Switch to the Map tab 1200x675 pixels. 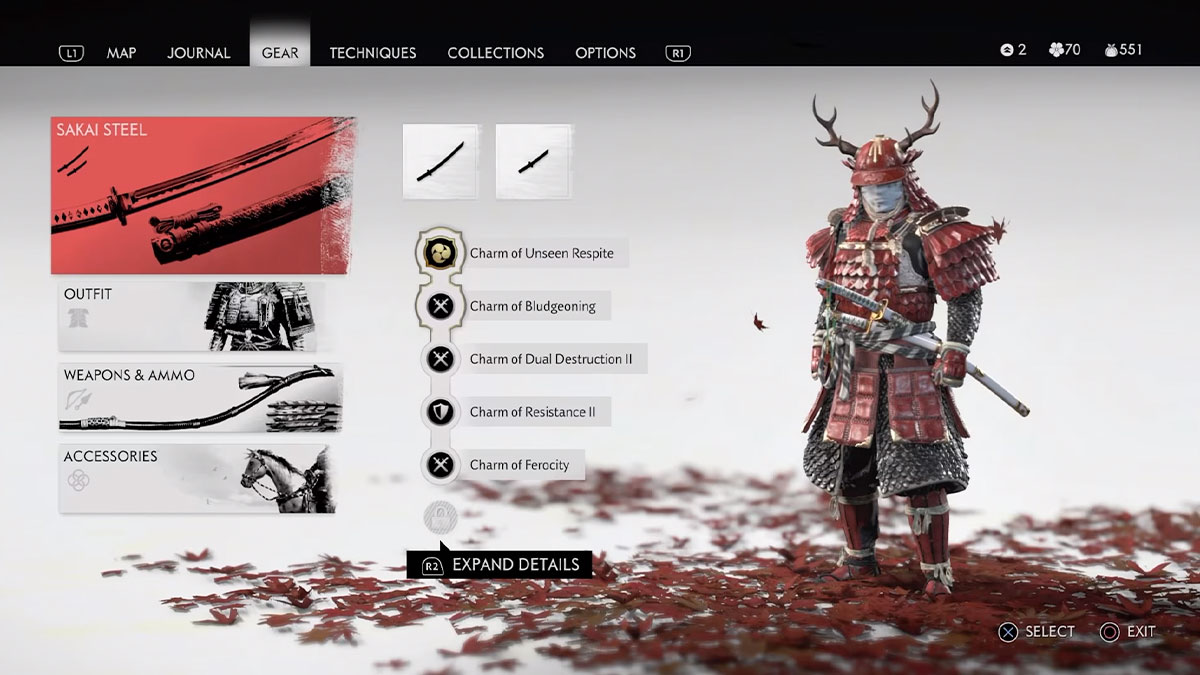coord(121,53)
